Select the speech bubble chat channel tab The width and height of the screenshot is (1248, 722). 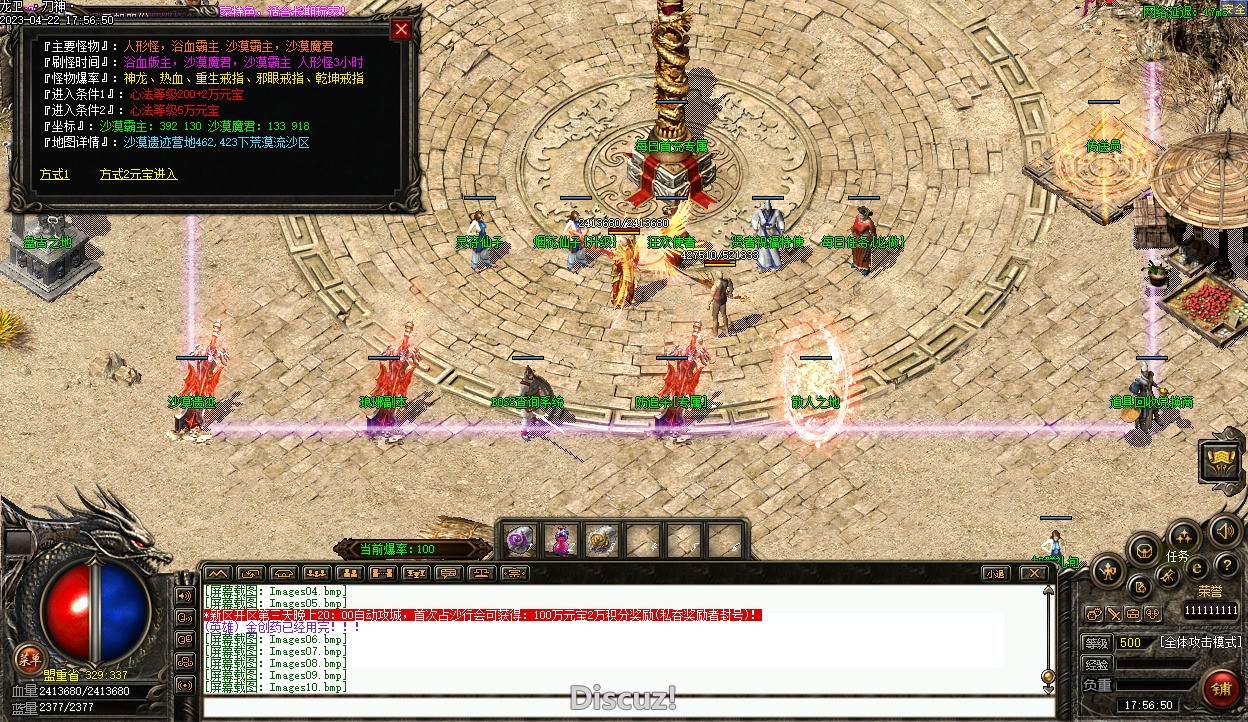click(448, 573)
